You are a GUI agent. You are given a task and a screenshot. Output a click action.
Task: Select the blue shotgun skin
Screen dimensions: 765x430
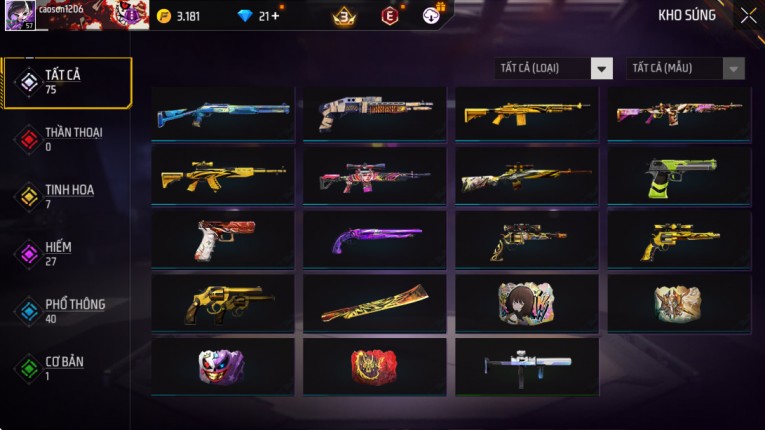223,114
